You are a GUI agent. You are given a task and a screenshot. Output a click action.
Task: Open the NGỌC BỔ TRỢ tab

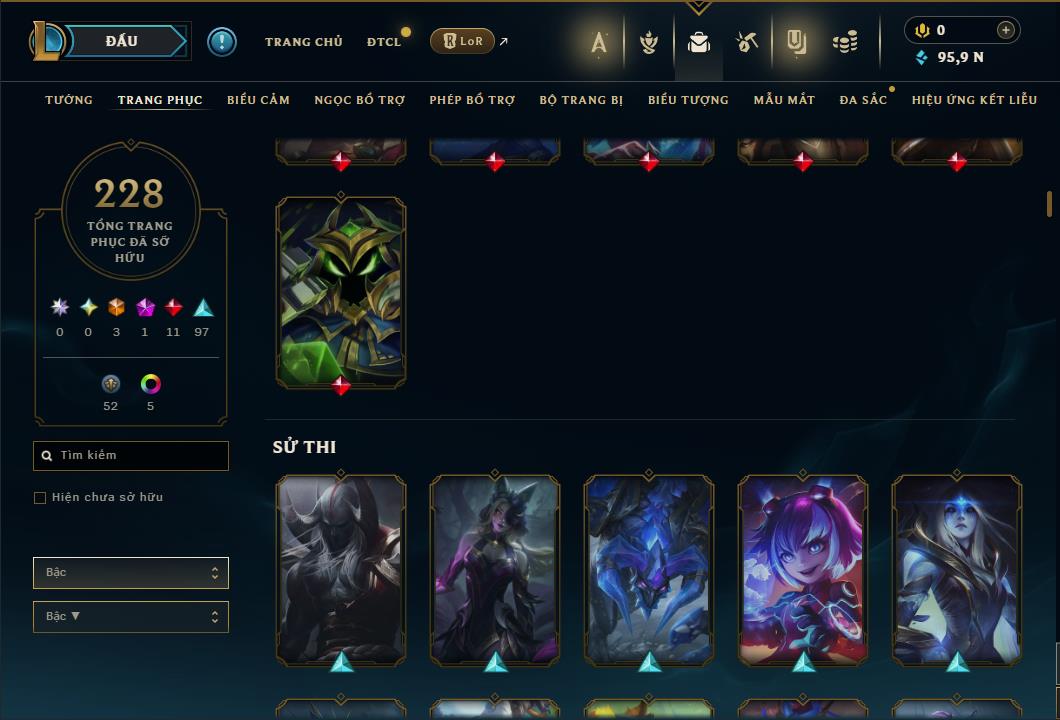[359, 100]
